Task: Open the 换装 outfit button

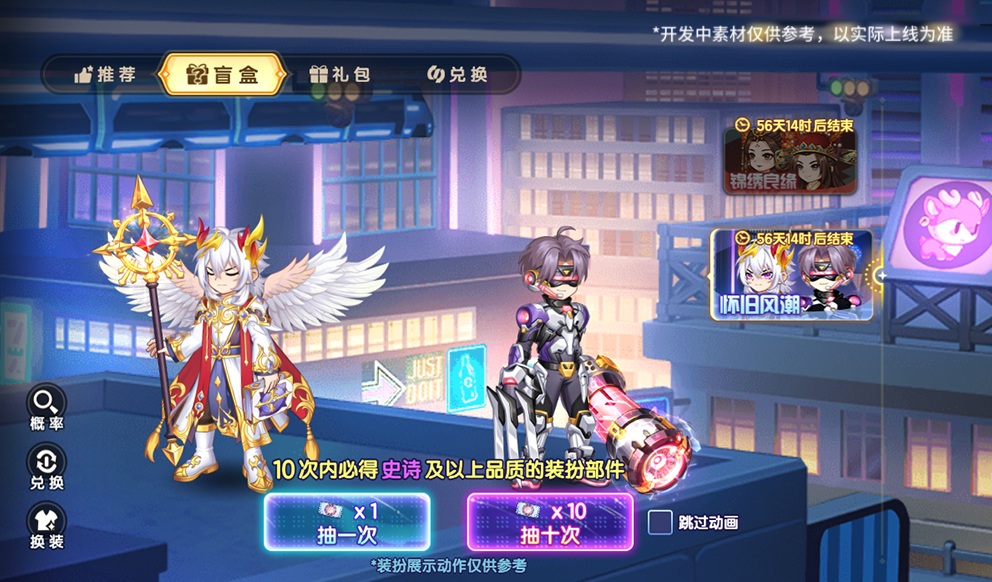Action: 47,526
